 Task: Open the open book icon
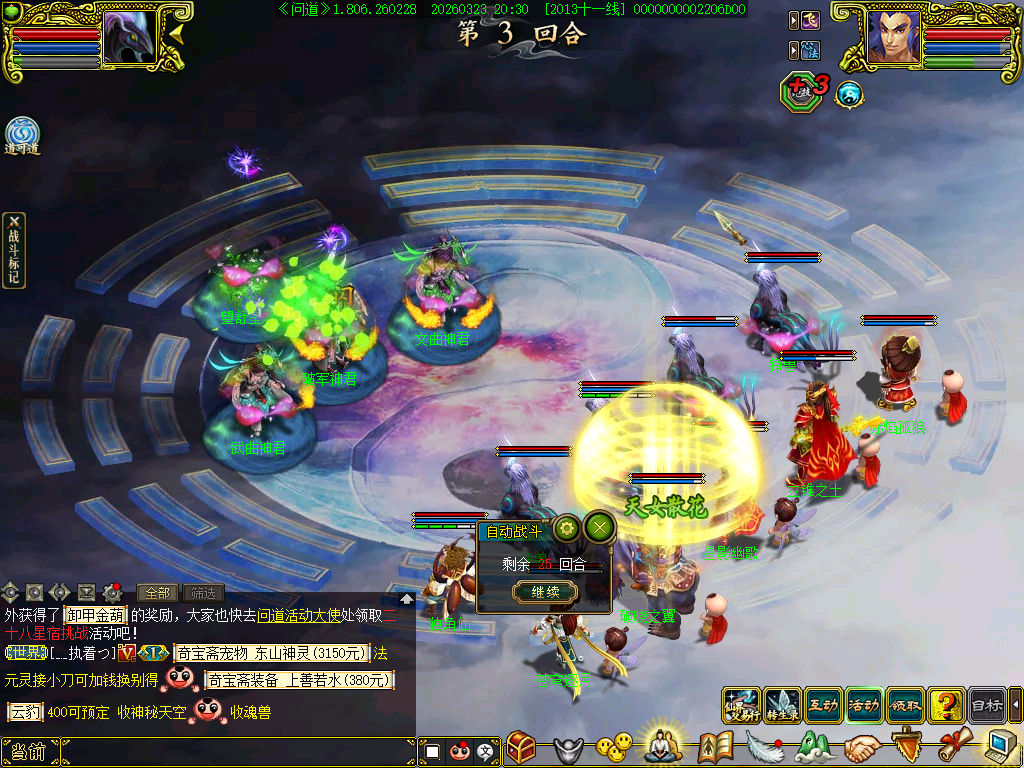pos(715,746)
